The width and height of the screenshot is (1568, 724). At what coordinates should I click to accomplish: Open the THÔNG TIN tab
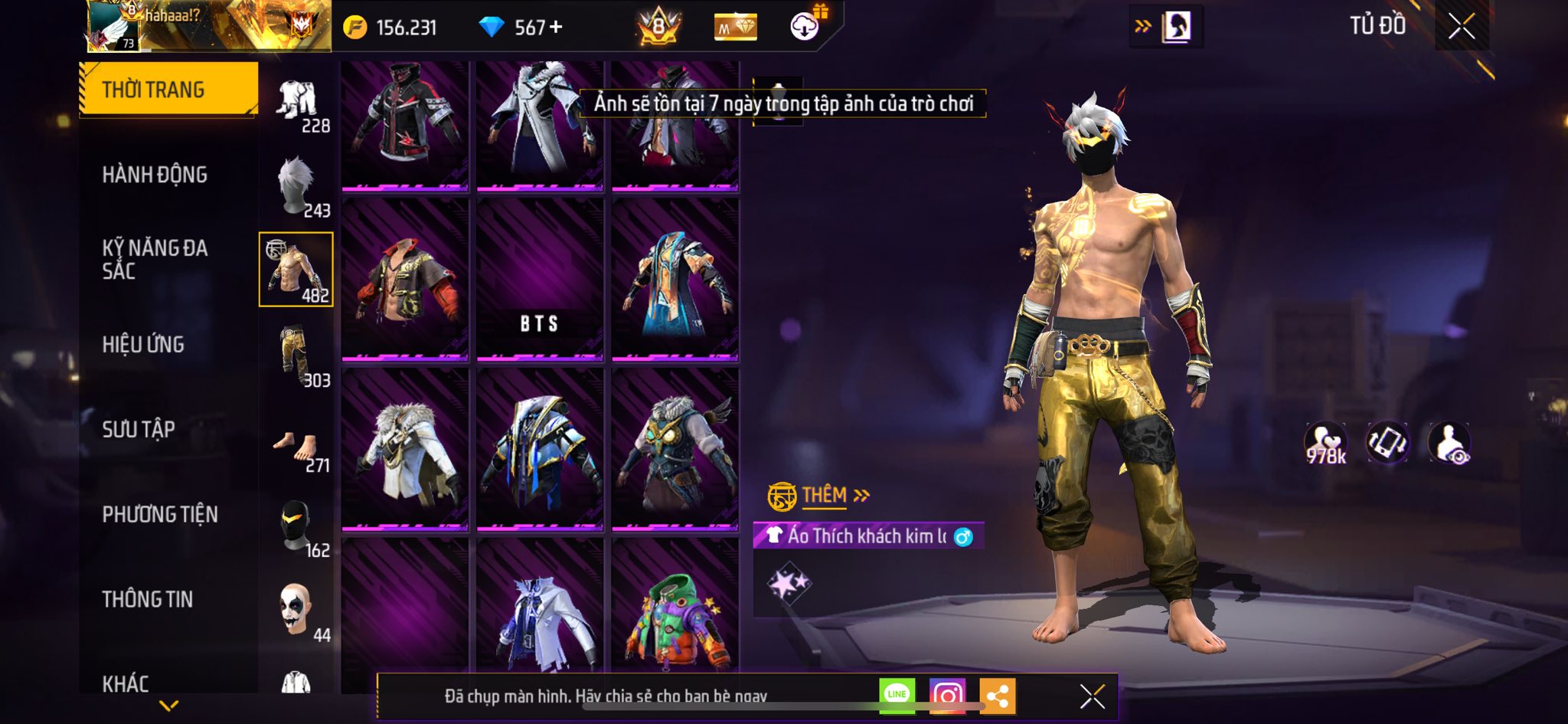click(x=148, y=599)
